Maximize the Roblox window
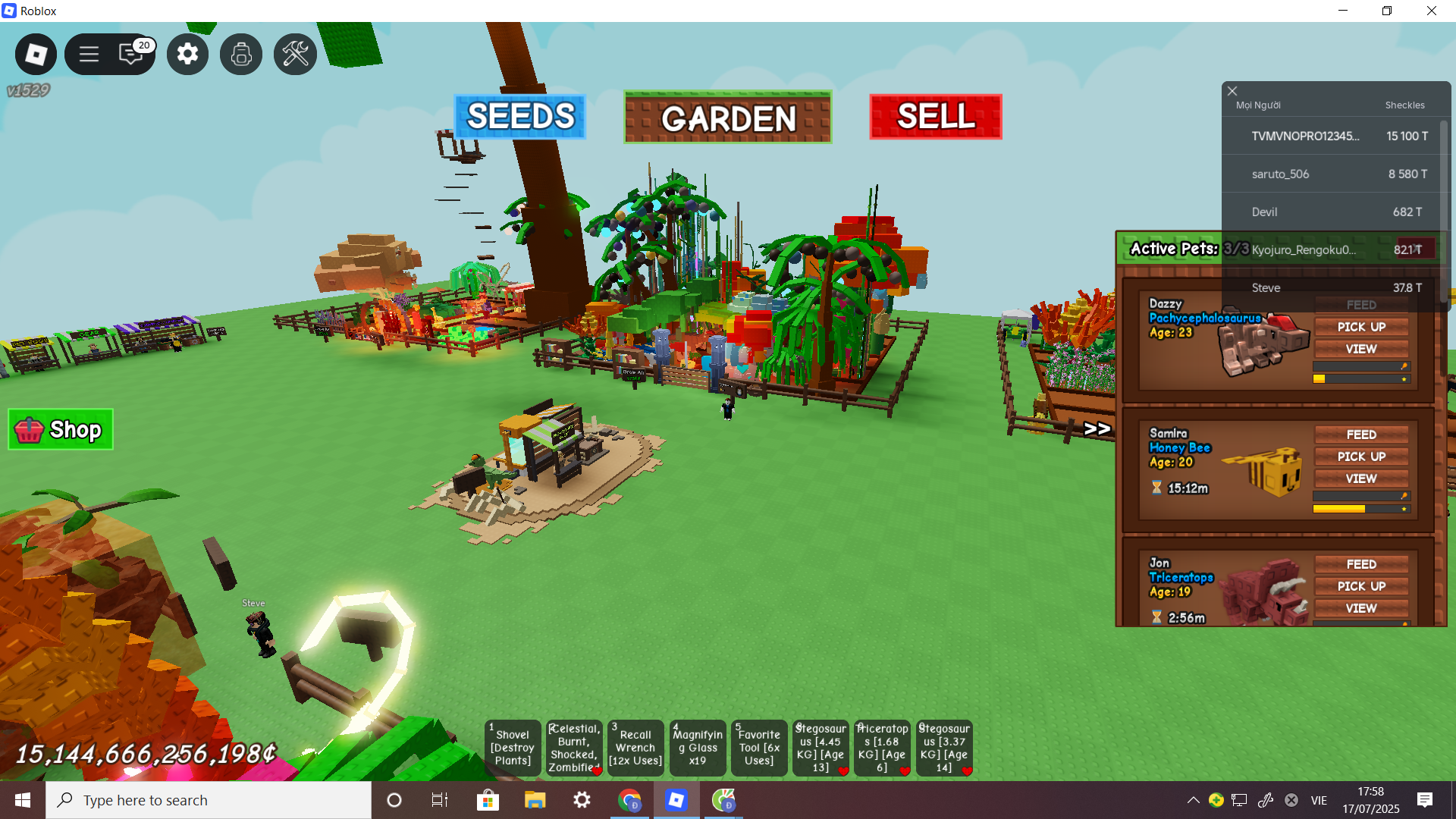Image resolution: width=1456 pixels, height=819 pixels. (1387, 11)
